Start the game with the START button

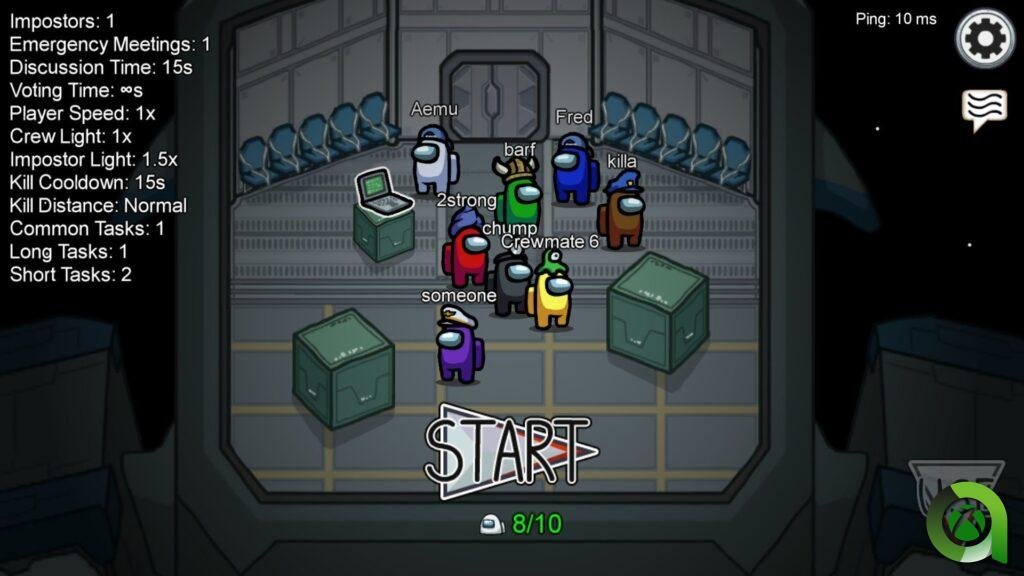(x=508, y=451)
